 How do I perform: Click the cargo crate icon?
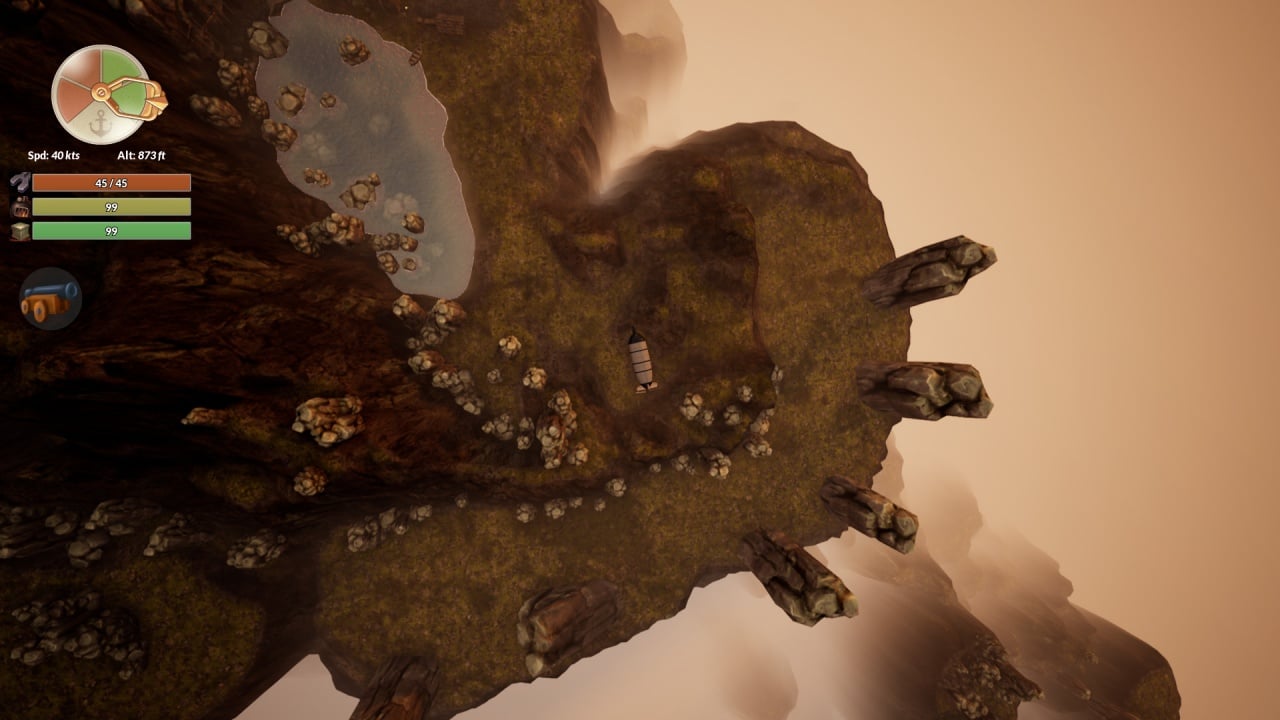coord(20,231)
